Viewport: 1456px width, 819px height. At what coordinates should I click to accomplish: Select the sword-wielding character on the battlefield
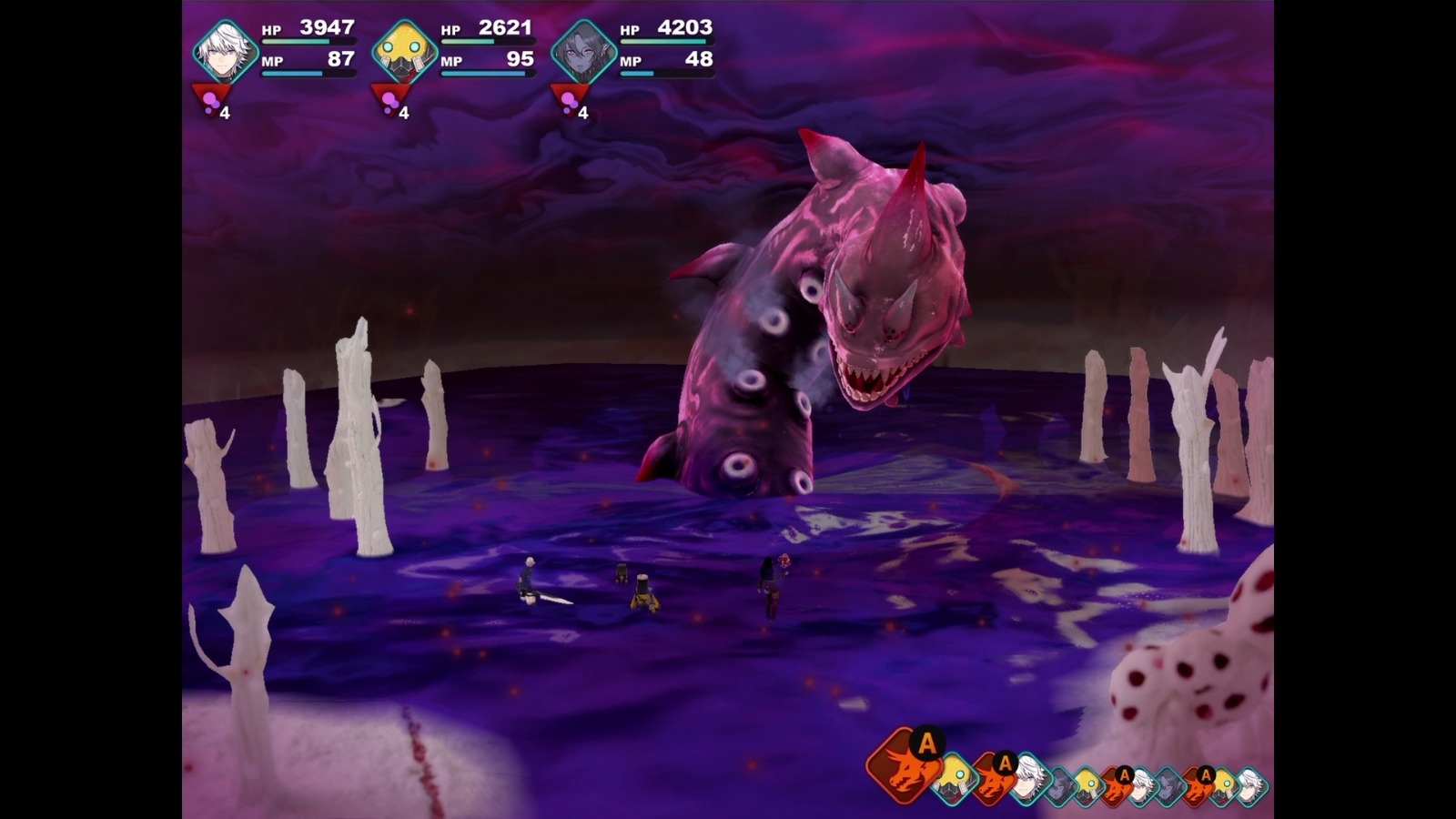tap(530, 578)
